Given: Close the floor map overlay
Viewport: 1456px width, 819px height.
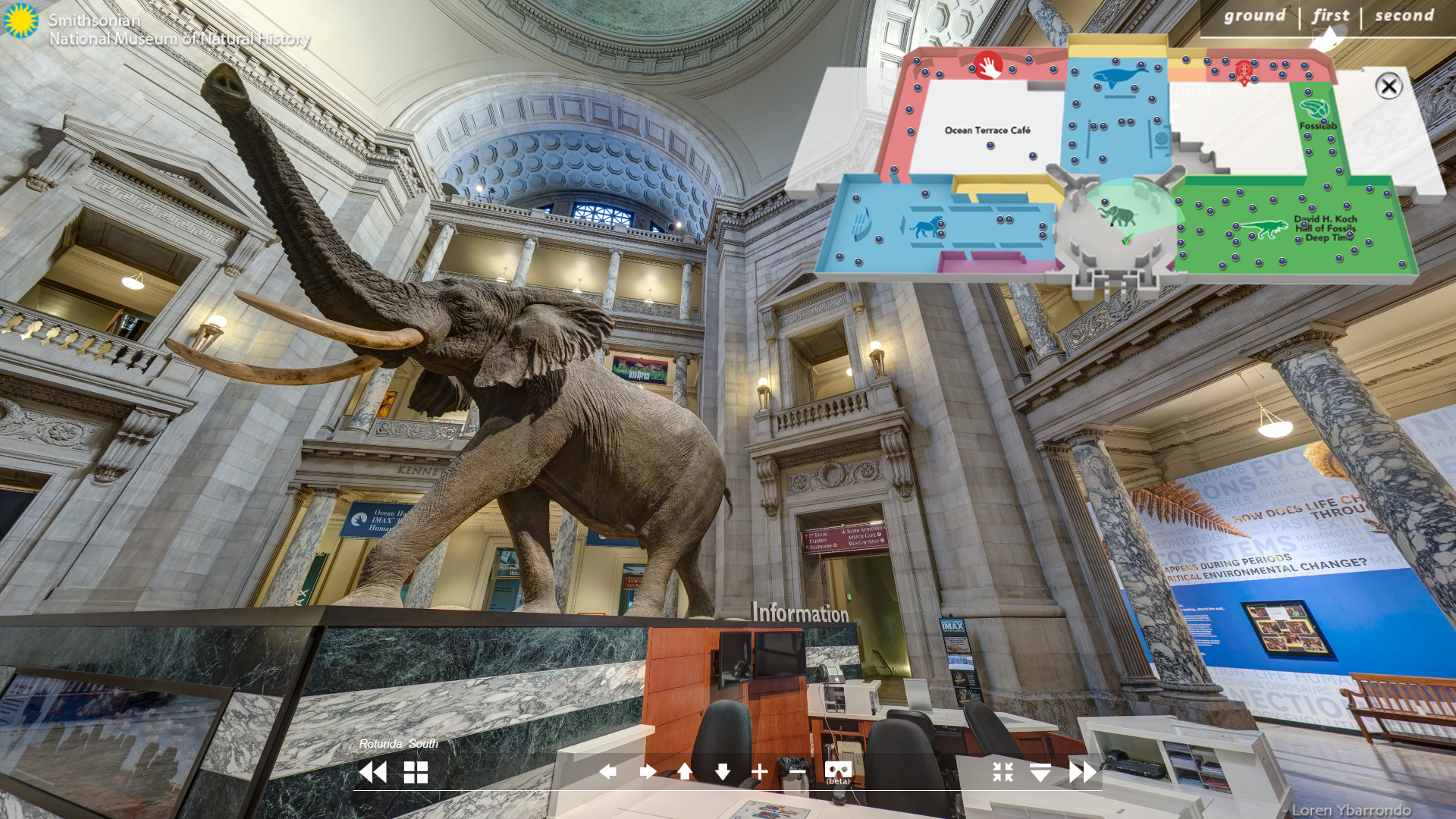Looking at the screenshot, I should coord(1389,86).
